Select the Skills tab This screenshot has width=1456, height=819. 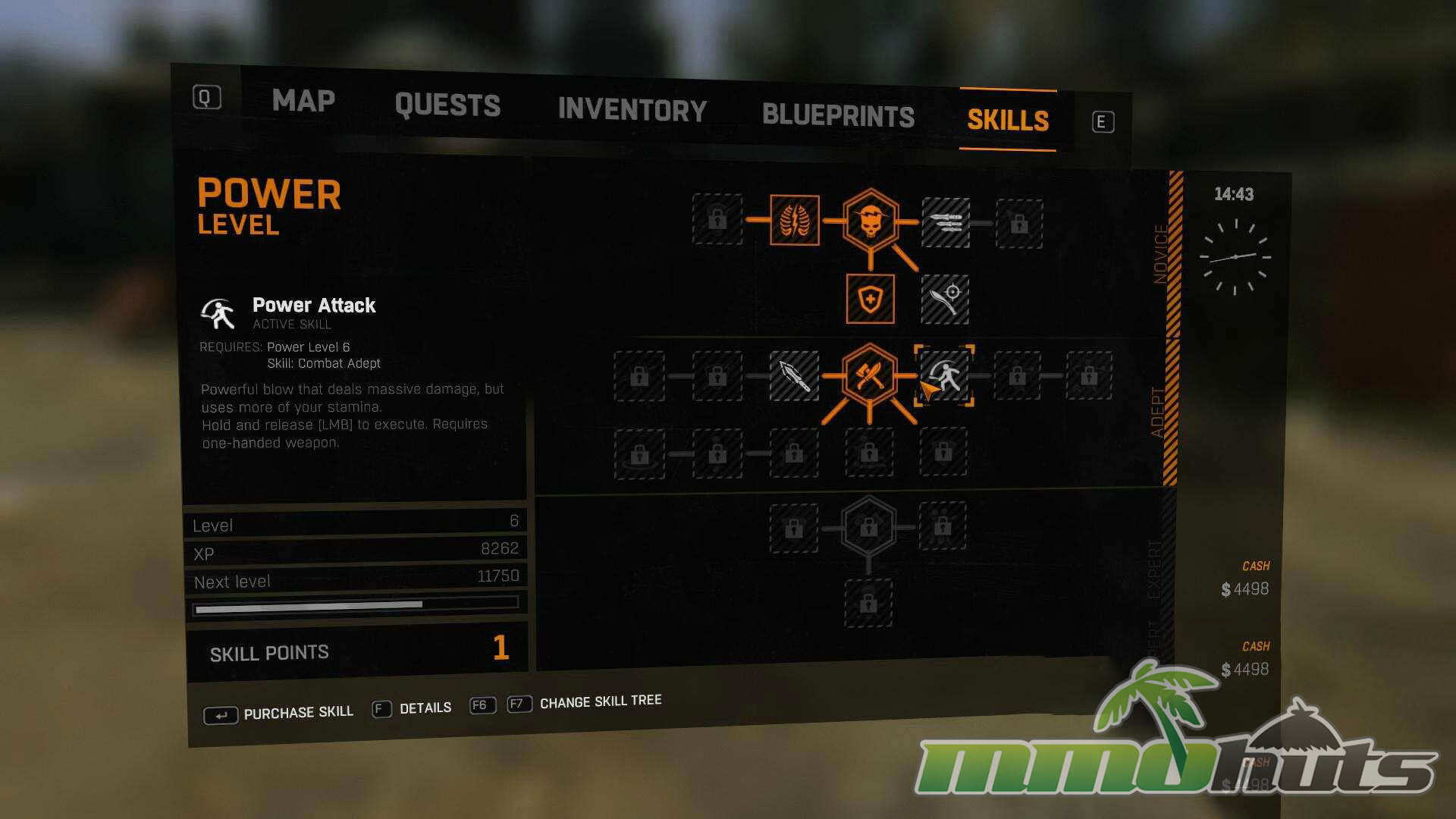(x=1008, y=121)
